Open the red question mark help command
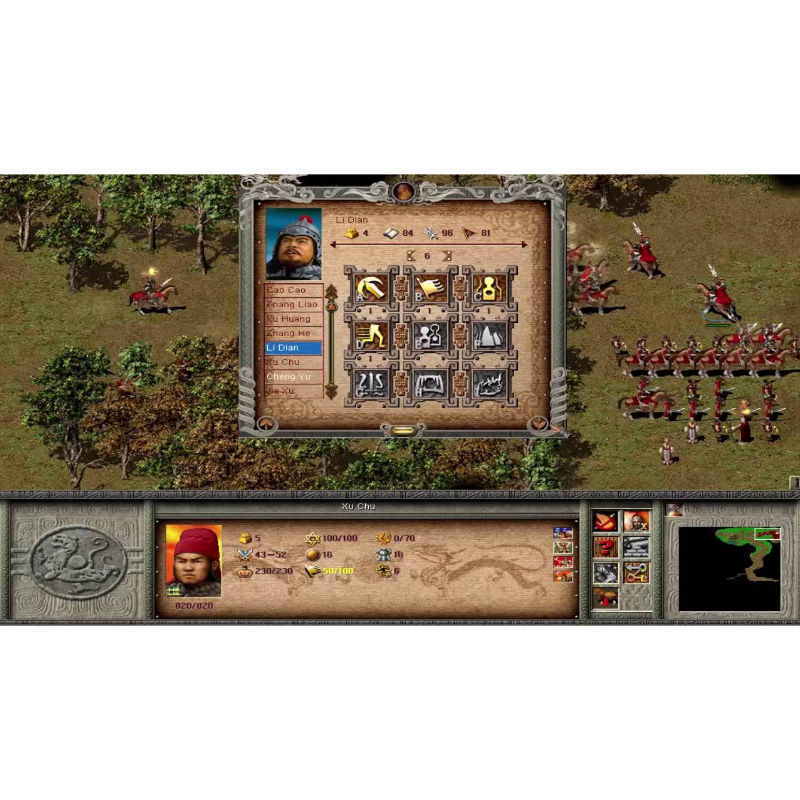This screenshot has height=800, width=800. (x=606, y=546)
